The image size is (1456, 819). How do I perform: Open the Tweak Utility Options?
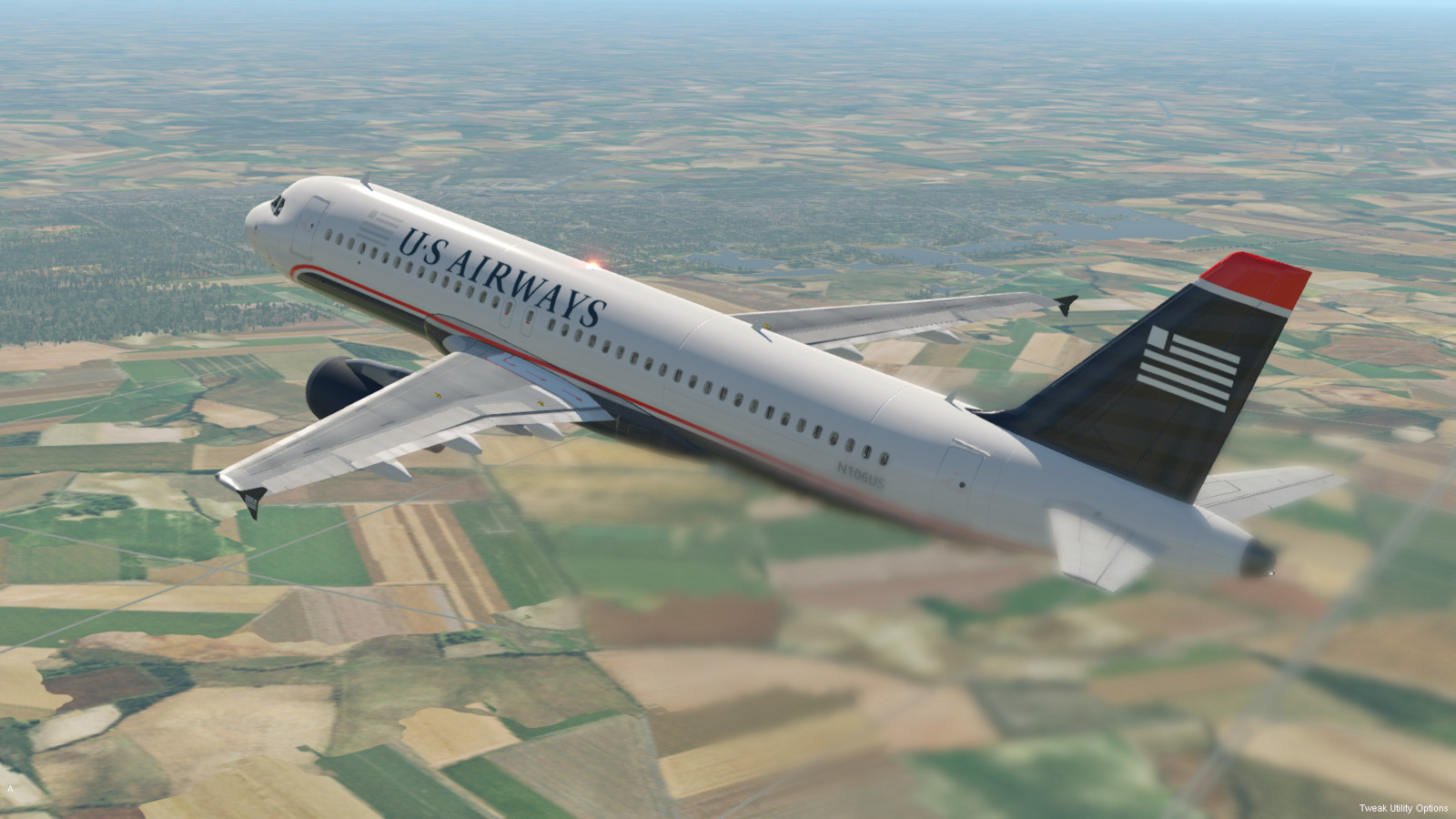coord(1403,808)
